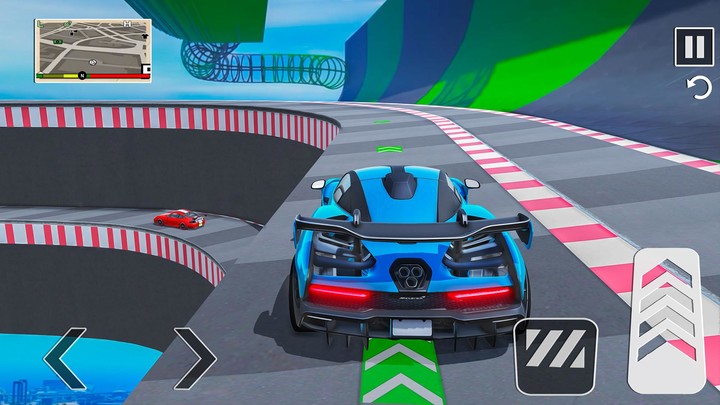The width and height of the screenshot is (720, 405).
Task: Tap the reset car arrow icon
Action: coord(698,89)
